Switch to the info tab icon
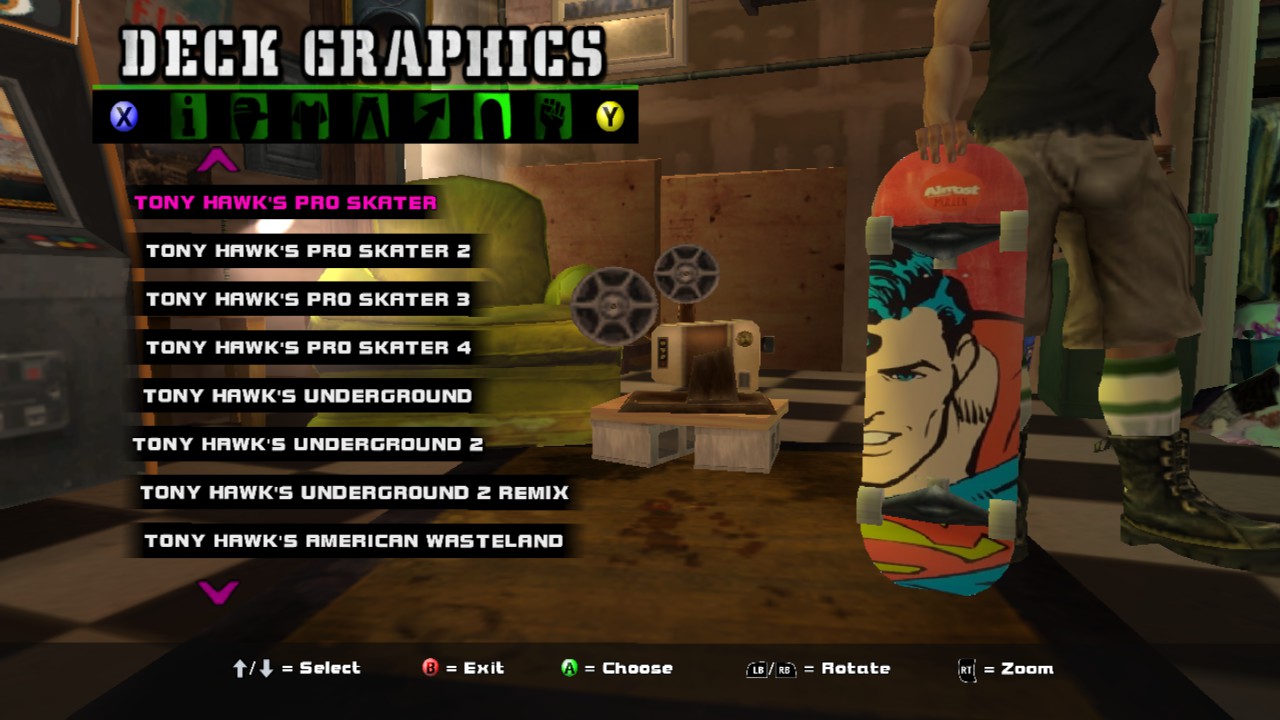Viewport: 1280px width, 720px height. (x=187, y=117)
